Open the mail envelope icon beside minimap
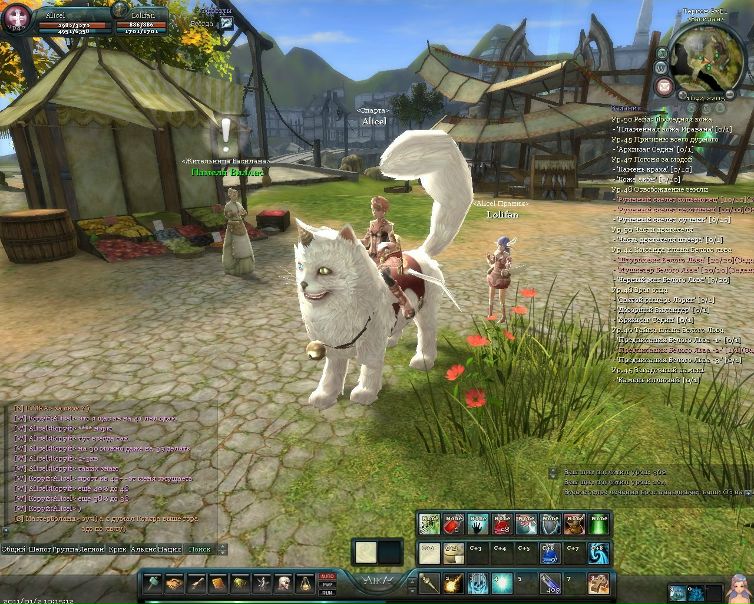Viewport: 754px width, 604px height. [664, 87]
